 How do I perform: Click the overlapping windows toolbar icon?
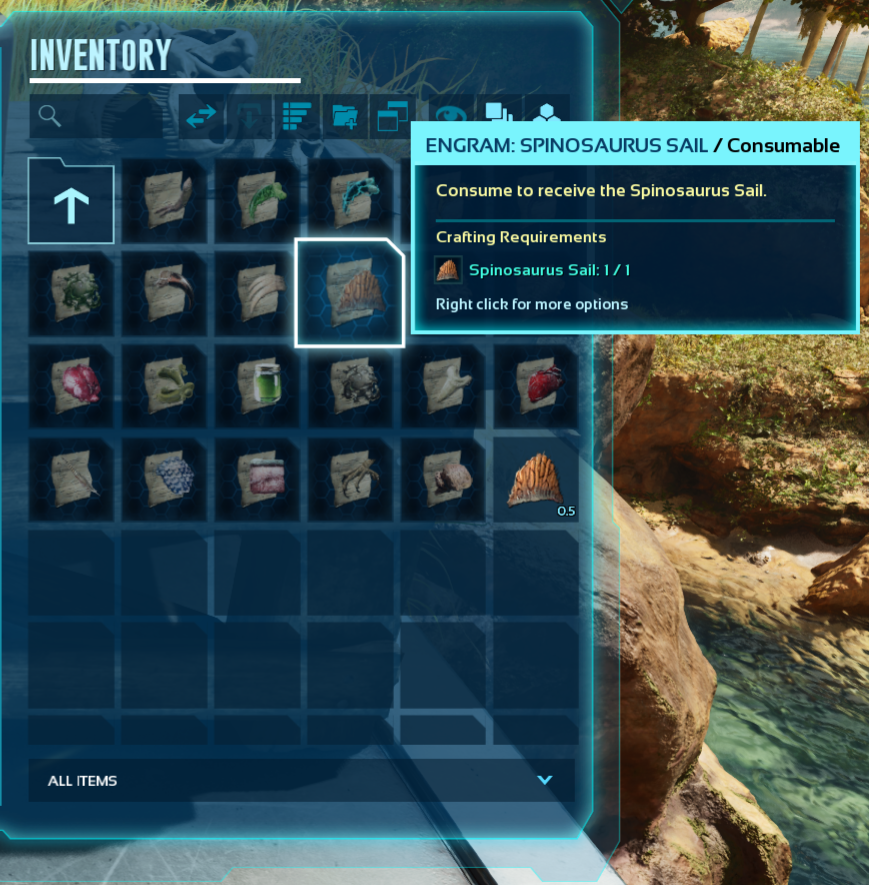coord(391,117)
